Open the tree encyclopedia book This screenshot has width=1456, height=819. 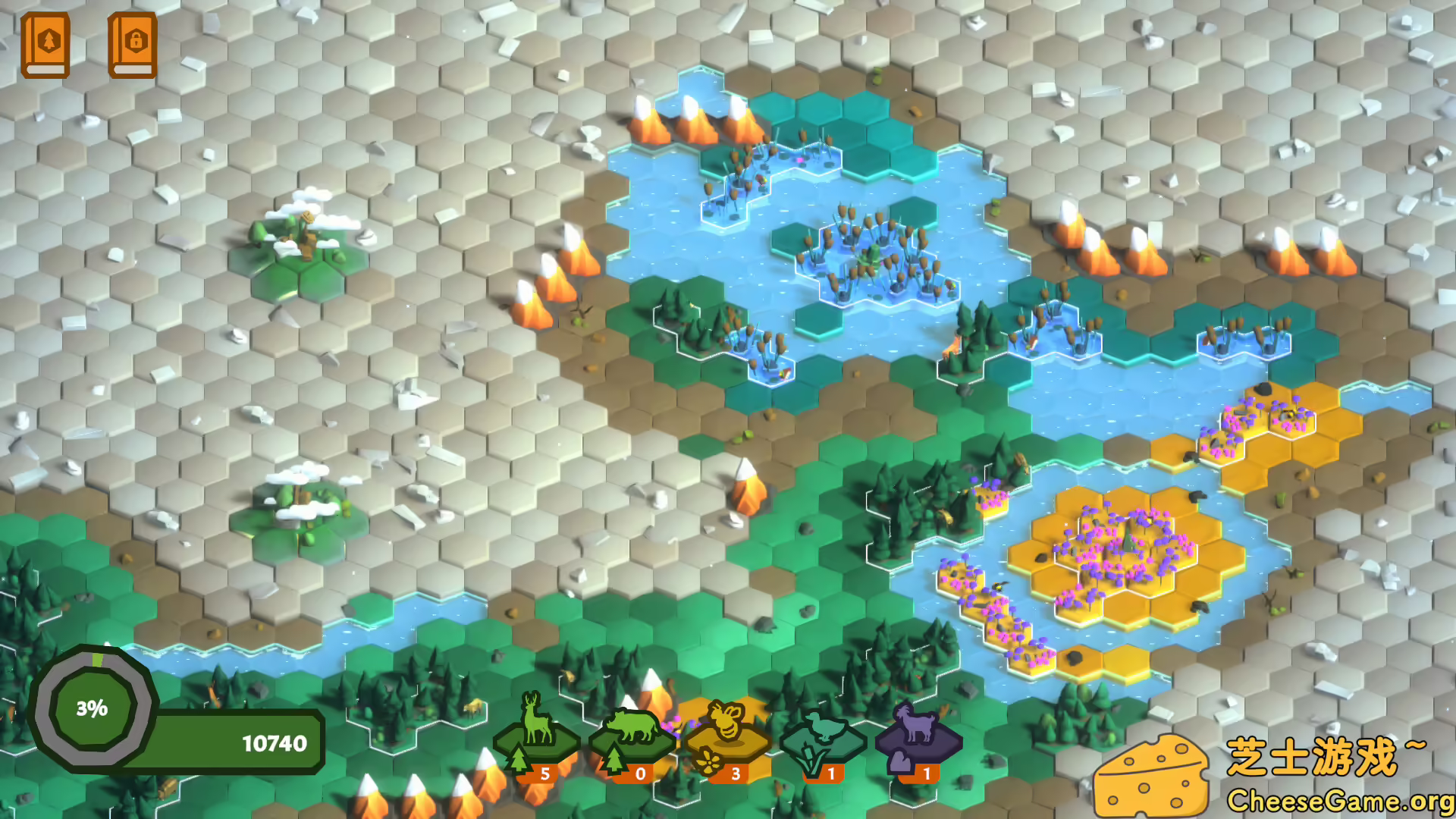point(47,45)
